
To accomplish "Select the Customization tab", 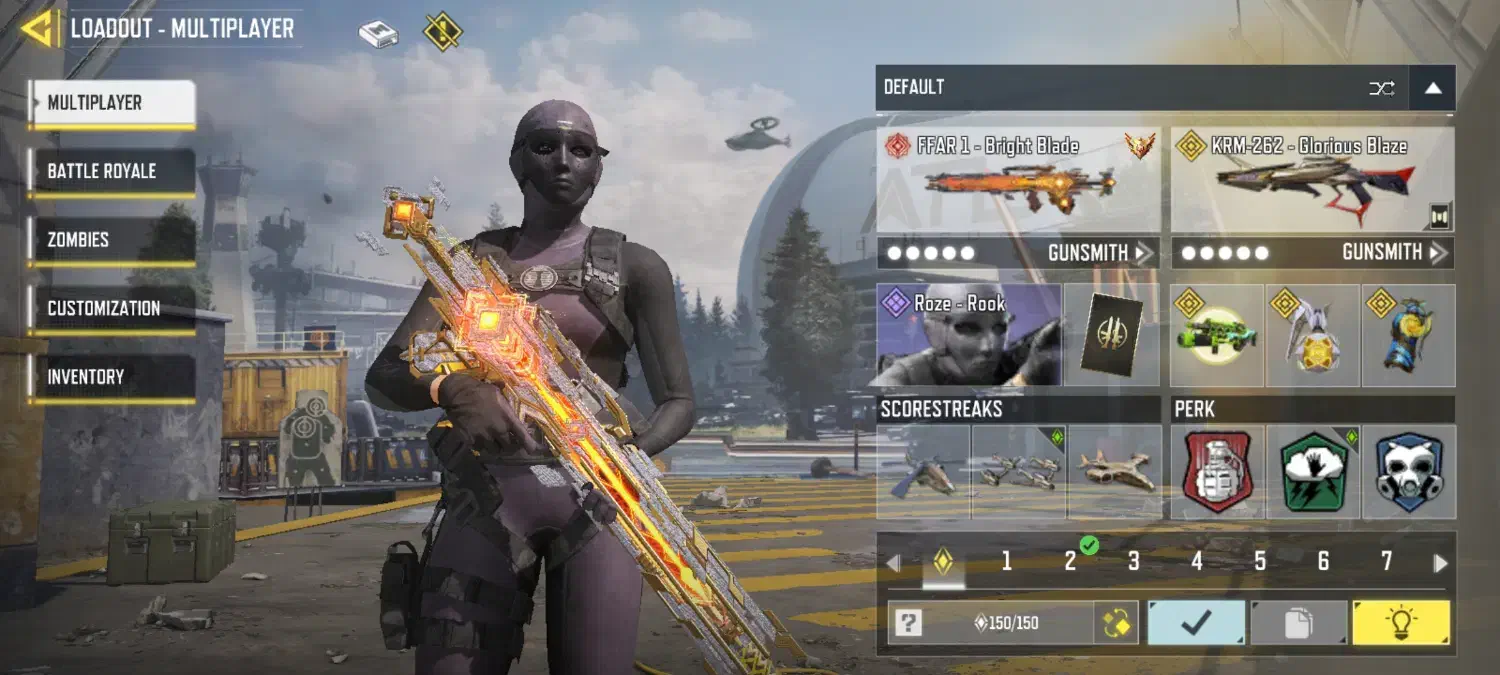I will (x=111, y=308).
